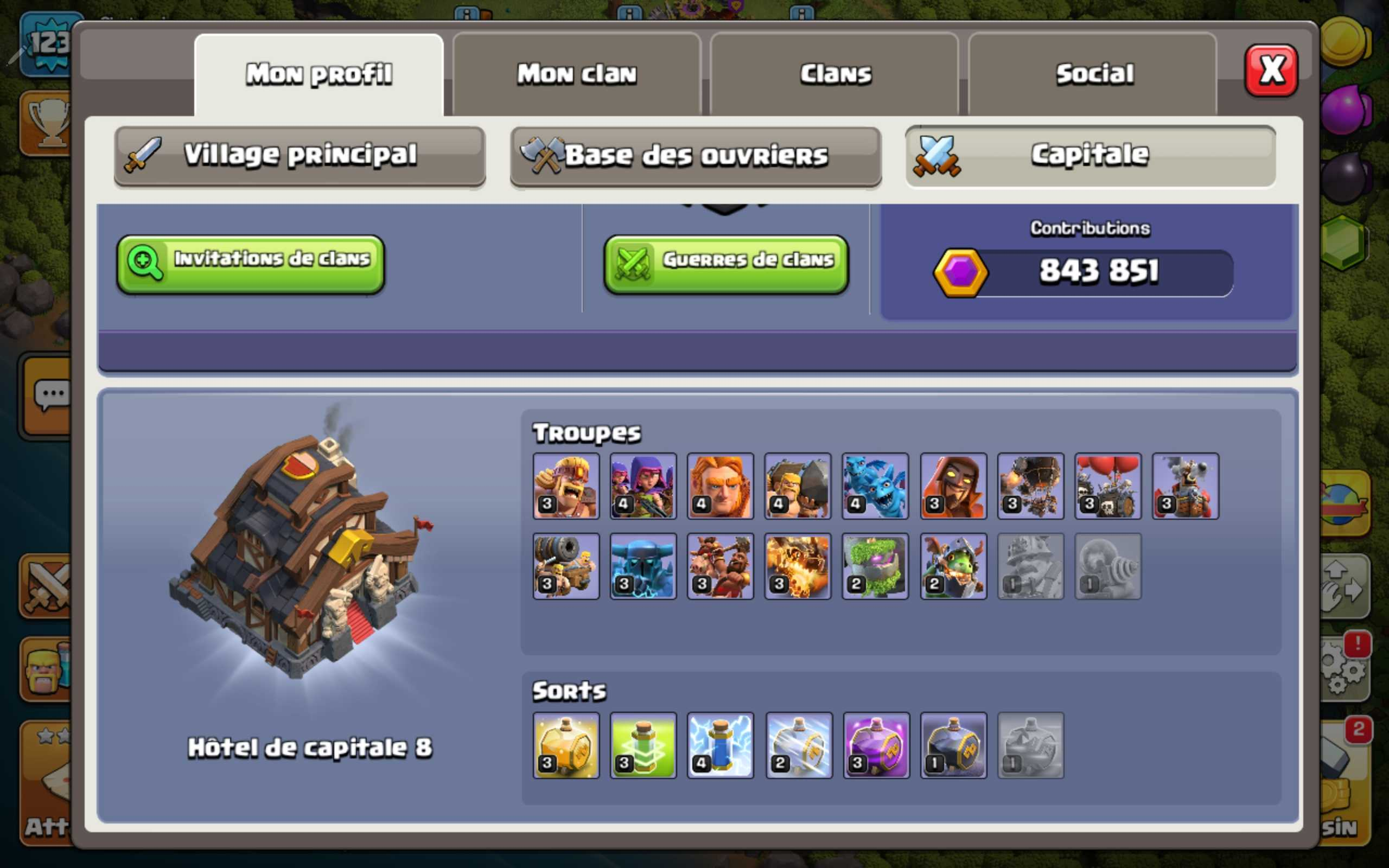Select the Sneaky Archers troop icon

tap(643, 486)
